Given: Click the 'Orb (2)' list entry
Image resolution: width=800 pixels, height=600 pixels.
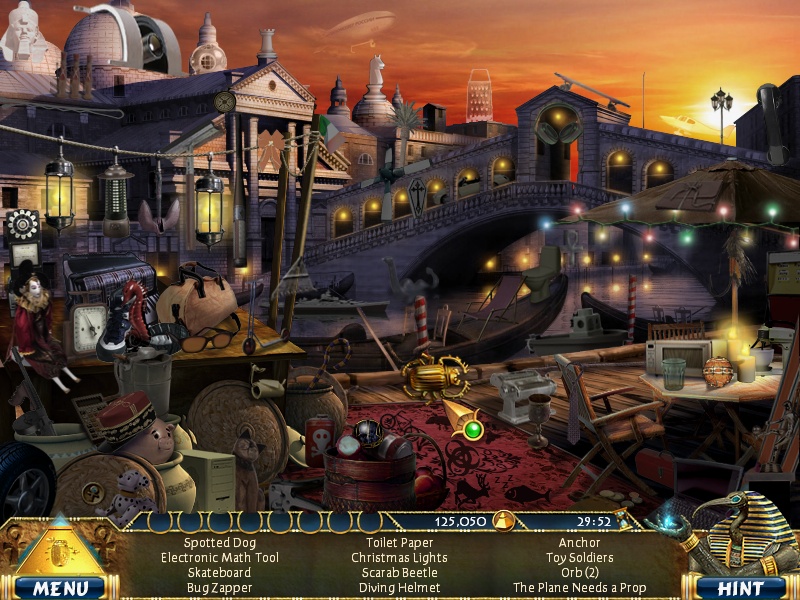Looking at the screenshot, I should (x=579, y=573).
